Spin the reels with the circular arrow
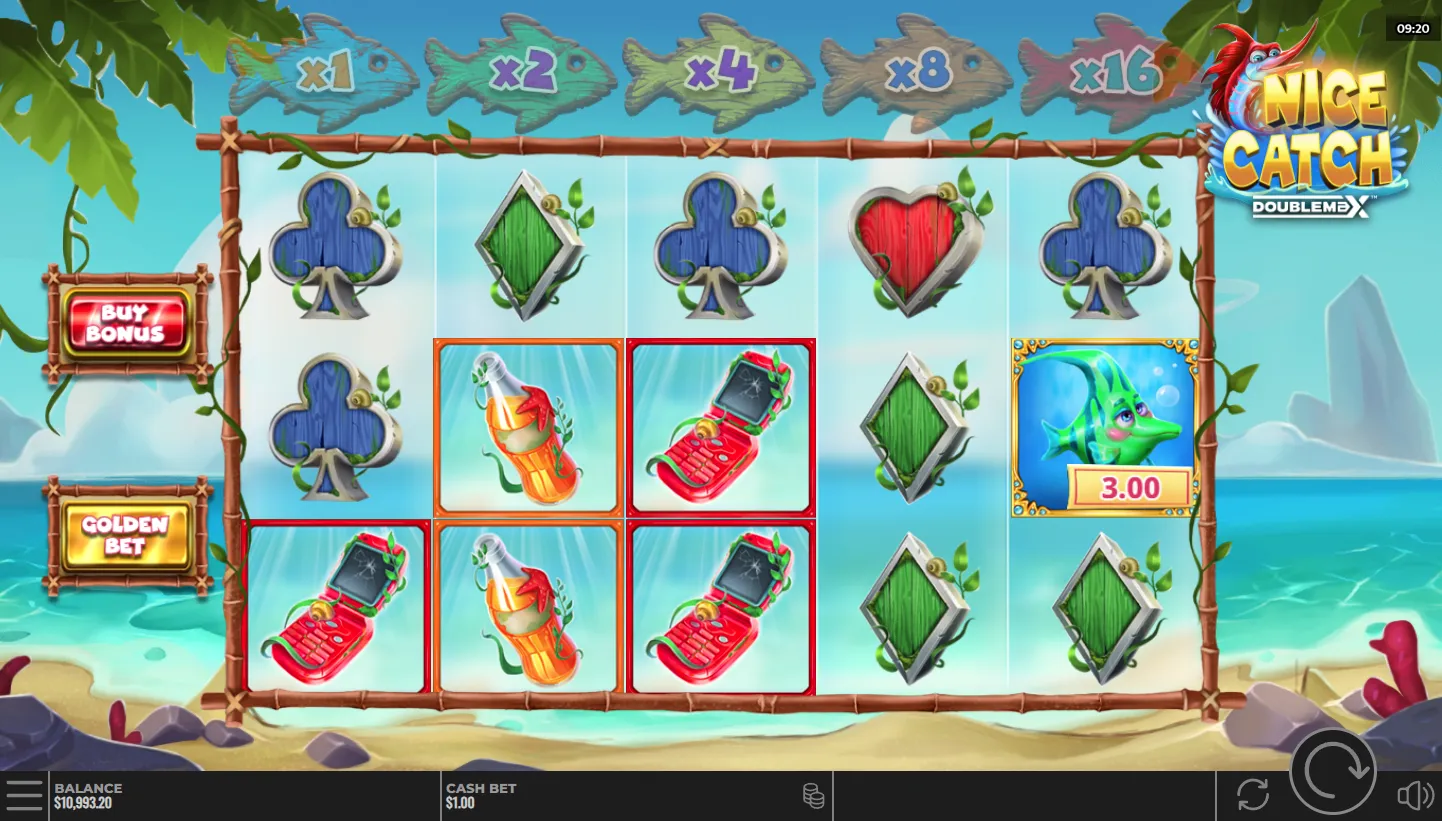 pyautogui.click(x=1332, y=771)
